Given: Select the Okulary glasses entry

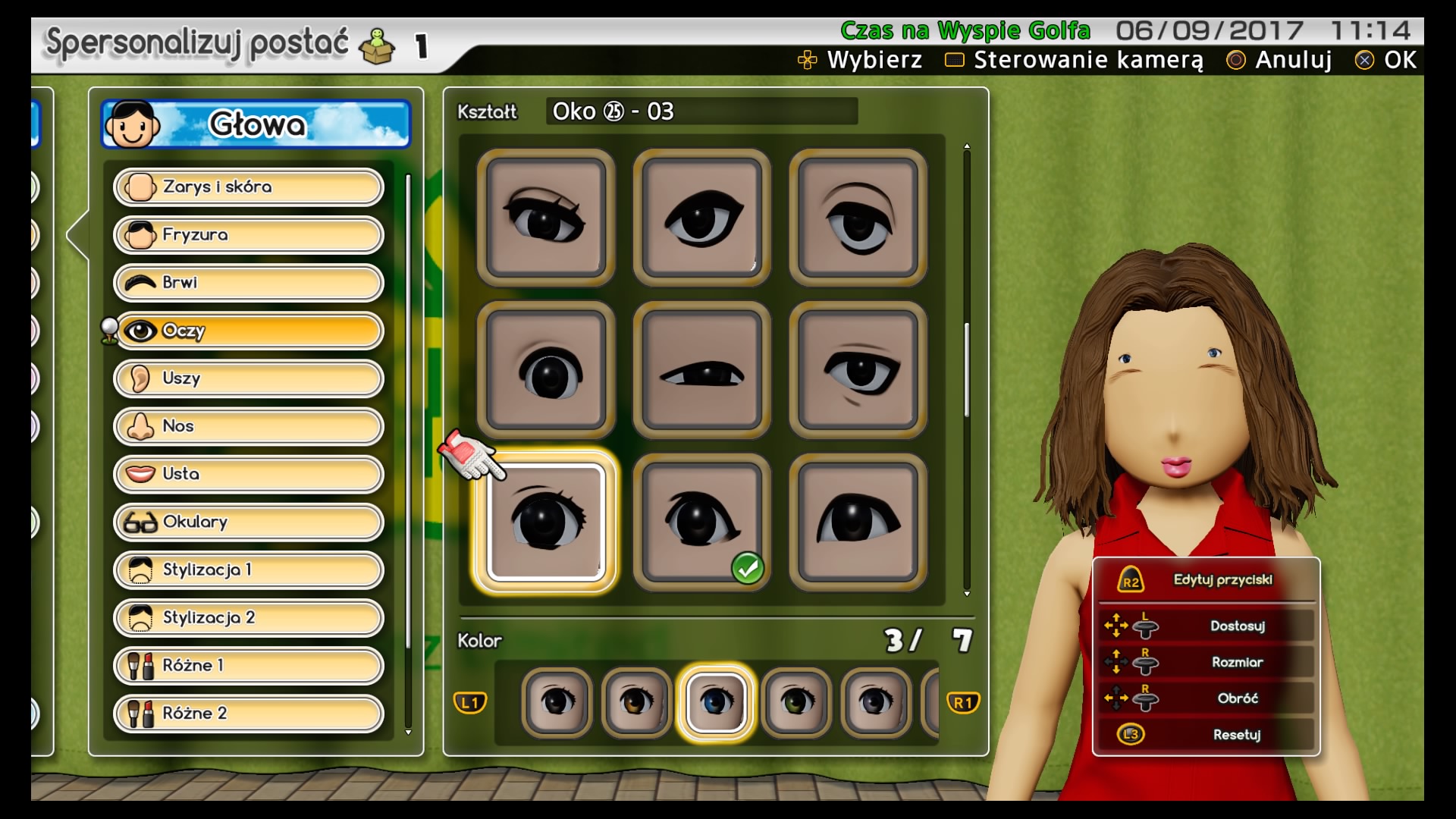Looking at the screenshot, I should [249, 522].
